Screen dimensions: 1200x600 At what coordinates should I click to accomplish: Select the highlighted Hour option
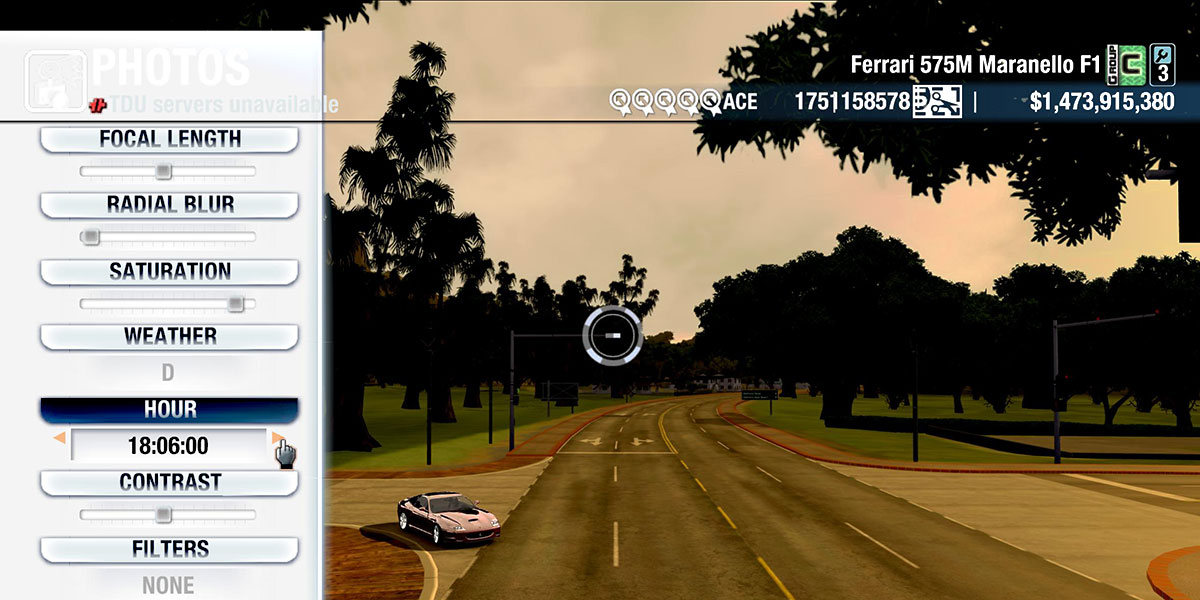(x=169, y=410)
